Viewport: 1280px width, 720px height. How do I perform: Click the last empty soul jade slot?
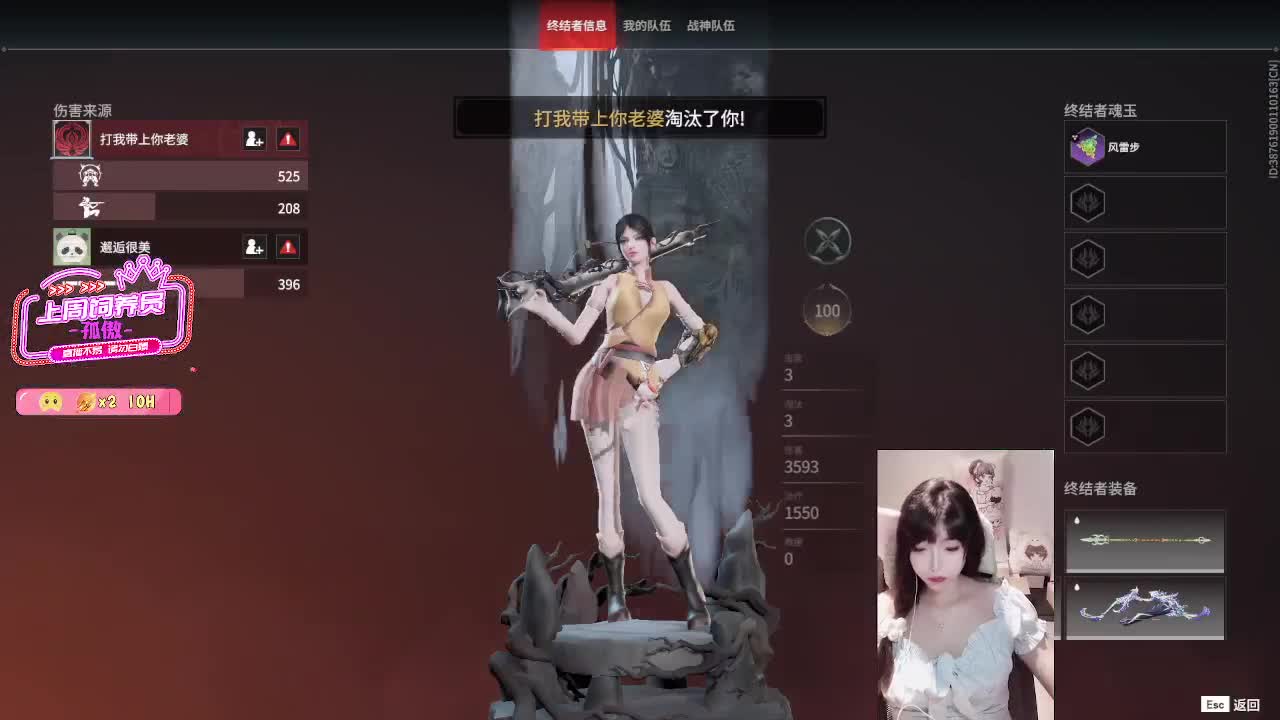1143,427
